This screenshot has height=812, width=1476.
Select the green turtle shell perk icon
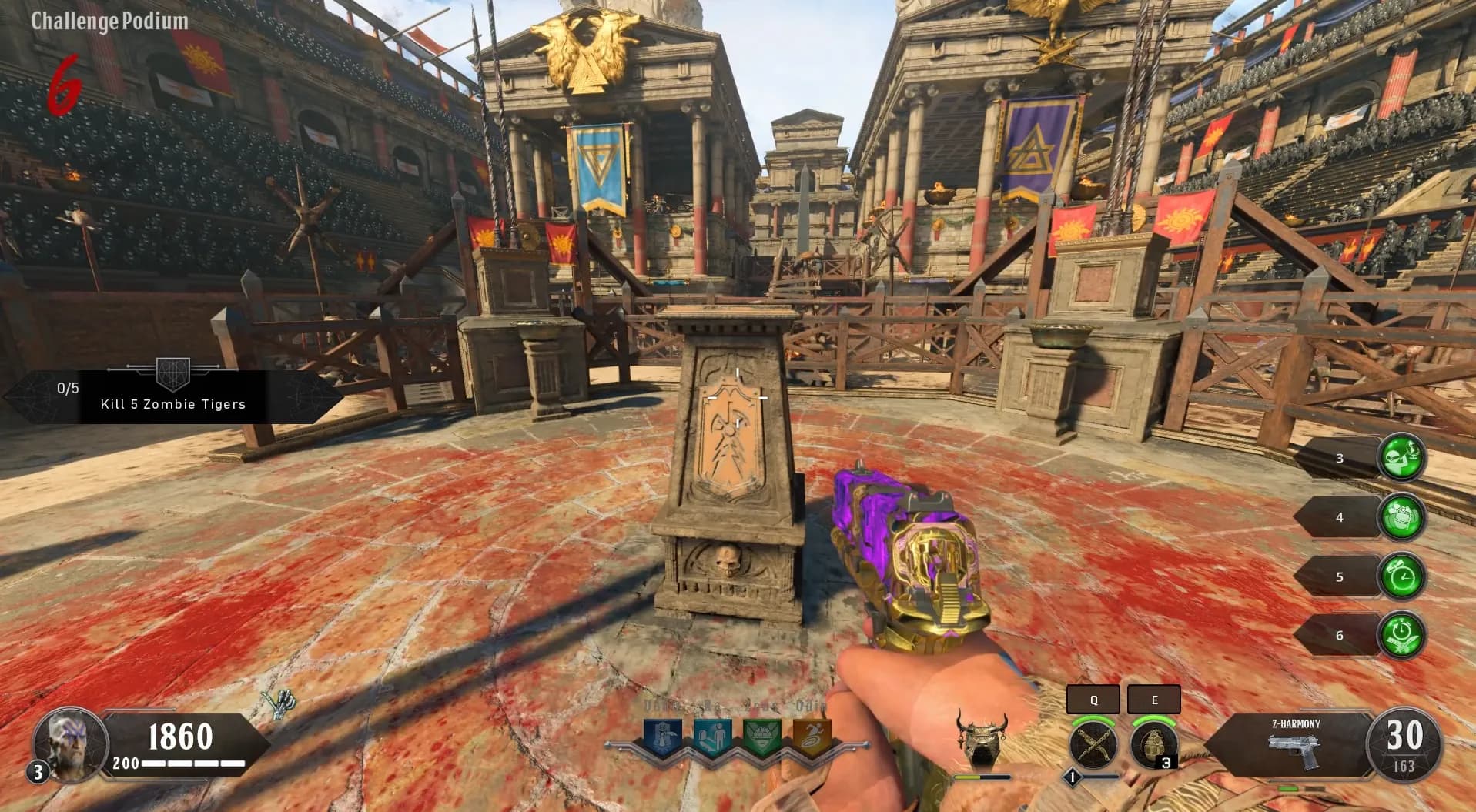tap(762, 737)
